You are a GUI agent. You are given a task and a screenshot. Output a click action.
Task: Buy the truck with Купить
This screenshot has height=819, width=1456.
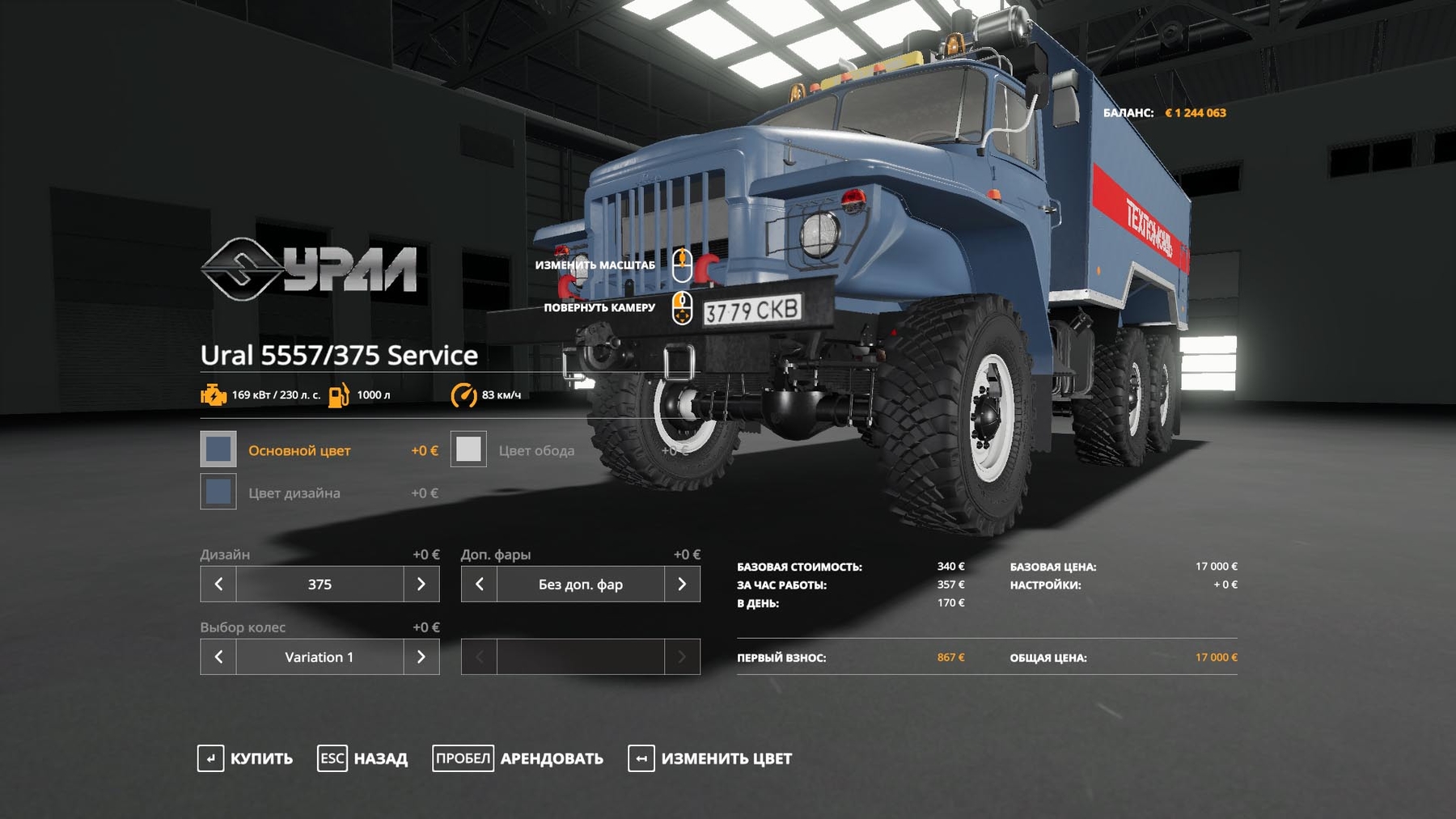[x=245, y=758]
